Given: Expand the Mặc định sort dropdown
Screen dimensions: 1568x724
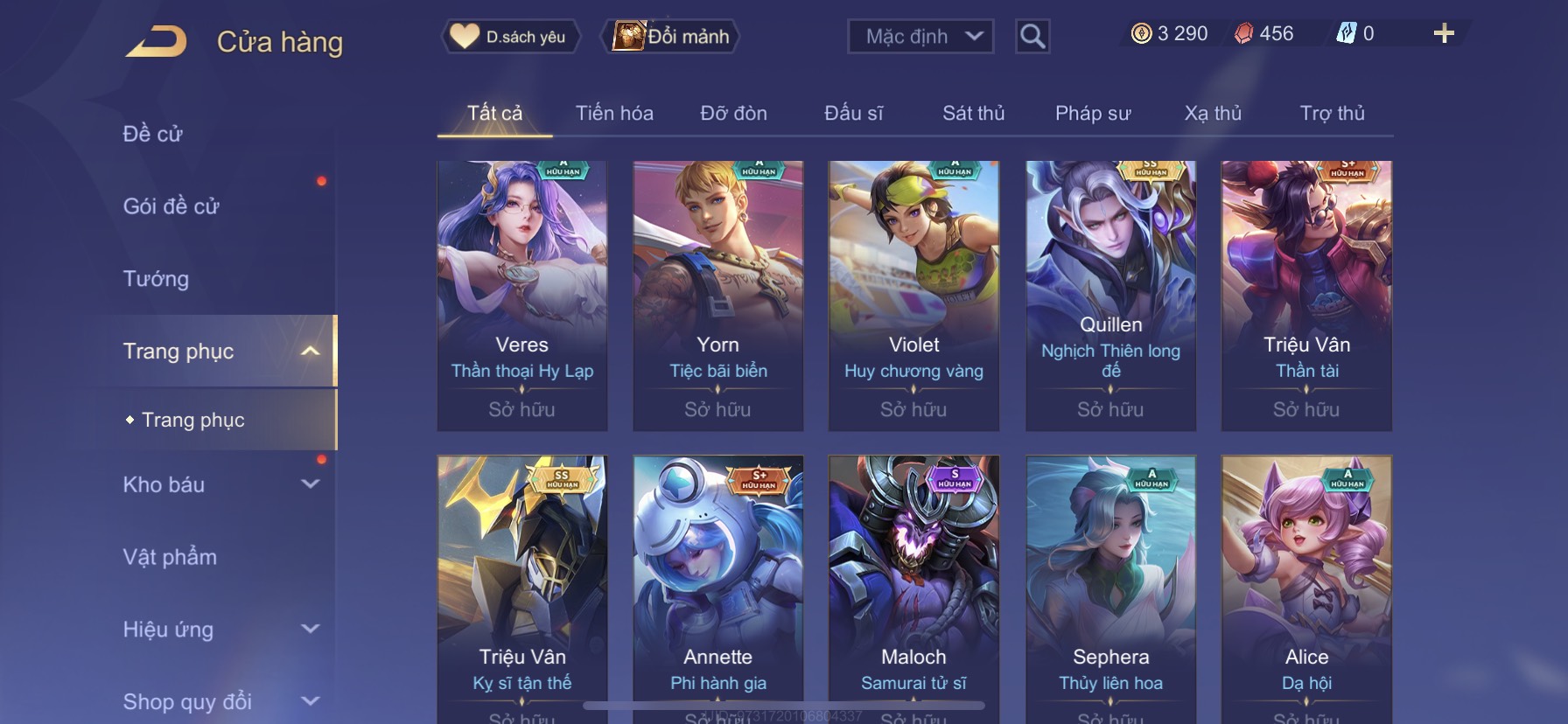Looking at the screenshot, I should pyautogui.click(x=920, y=37).
